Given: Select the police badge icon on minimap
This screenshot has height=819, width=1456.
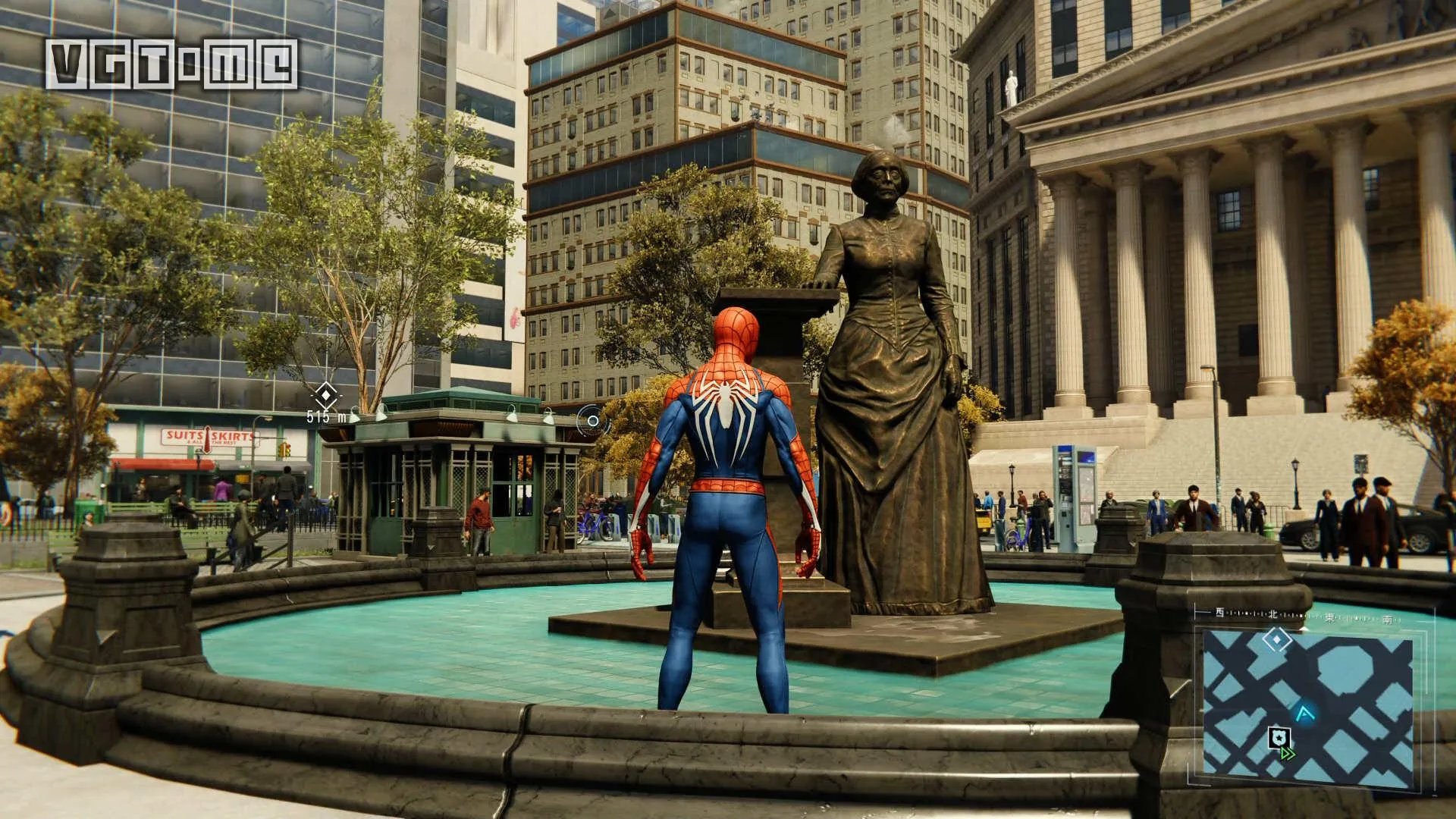Looking at the screenshot, I should coord(1277,736).
